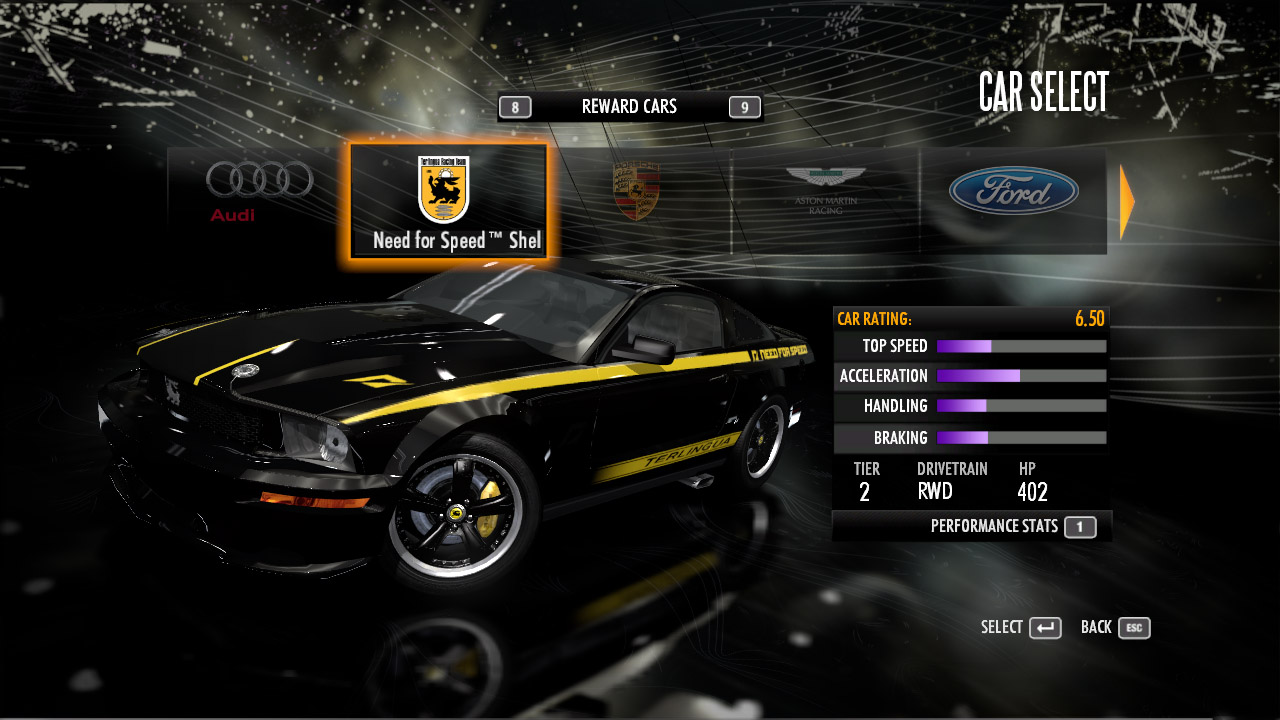The height and width of the screenshot is (720, 1280).
Task: Choose the Ford logo tile
Action: tap(1013, 192)
